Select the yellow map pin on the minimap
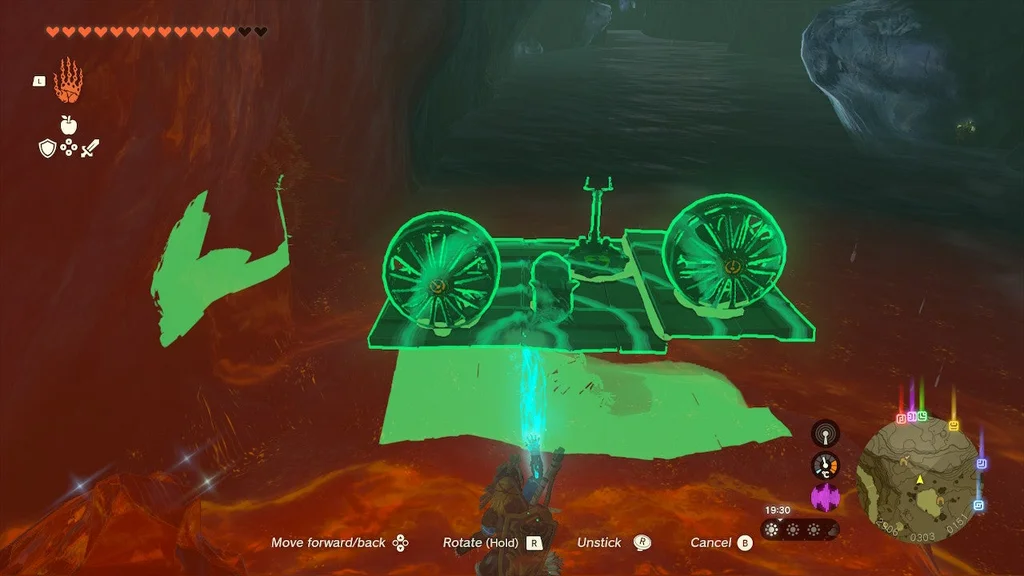Viewport: 1024px width, 576px height. [x=954, y=425]
